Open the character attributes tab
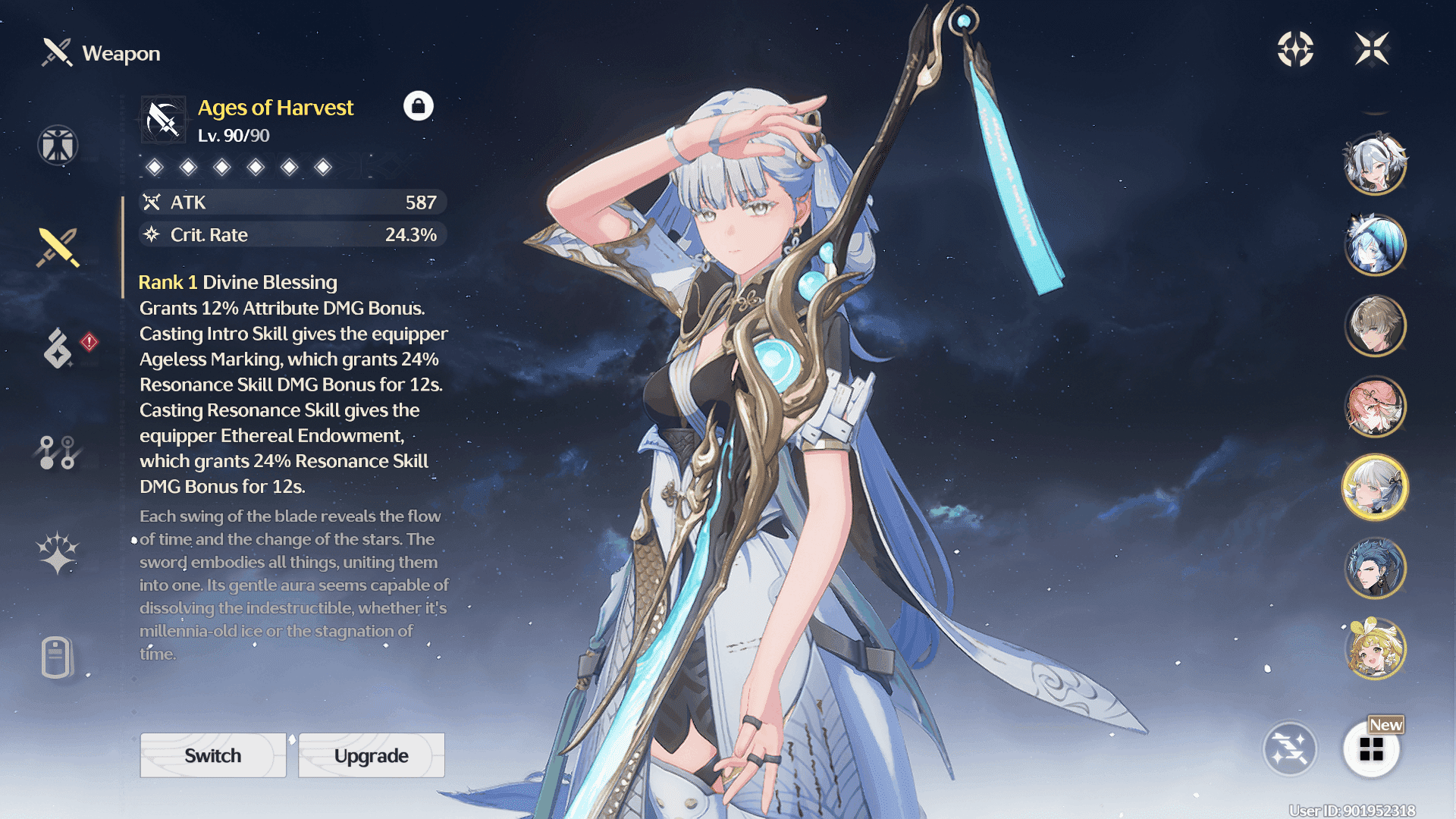Screen dimensions: 1456x819 click(x=58, y=145)
